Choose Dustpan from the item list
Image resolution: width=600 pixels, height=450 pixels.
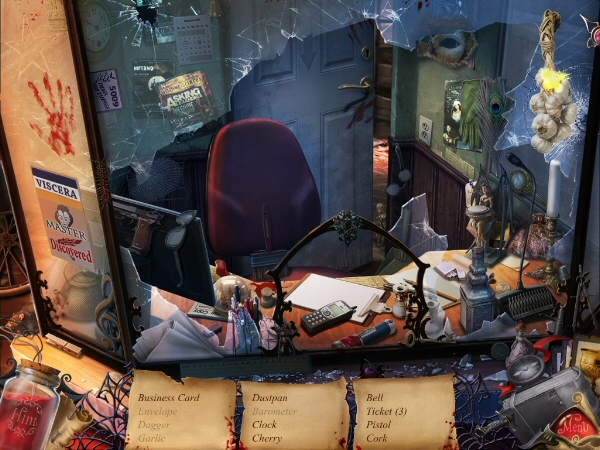tap(270, 398)
